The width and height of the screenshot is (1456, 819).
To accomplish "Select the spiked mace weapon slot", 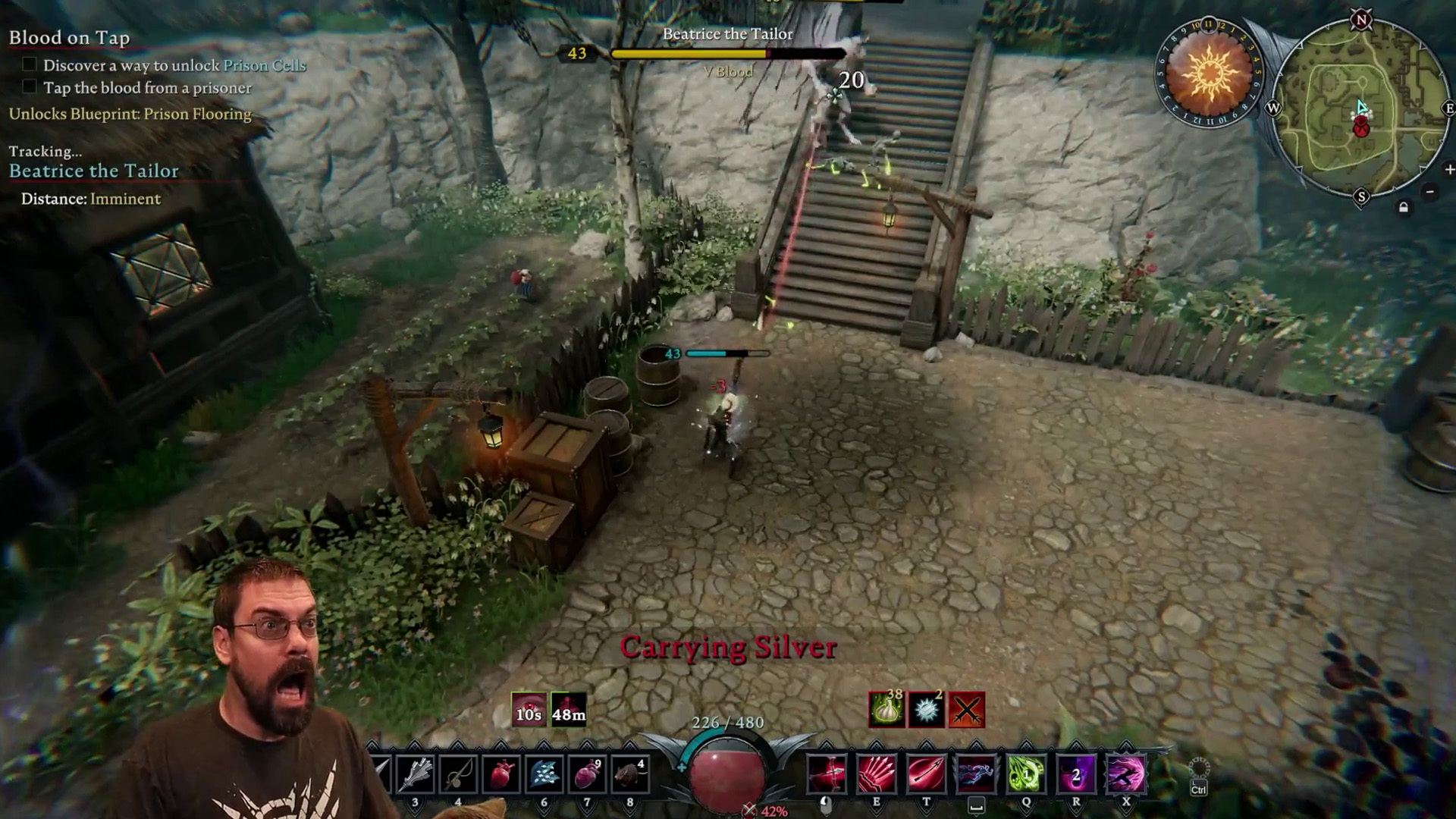I will click(x=415, y=774).
